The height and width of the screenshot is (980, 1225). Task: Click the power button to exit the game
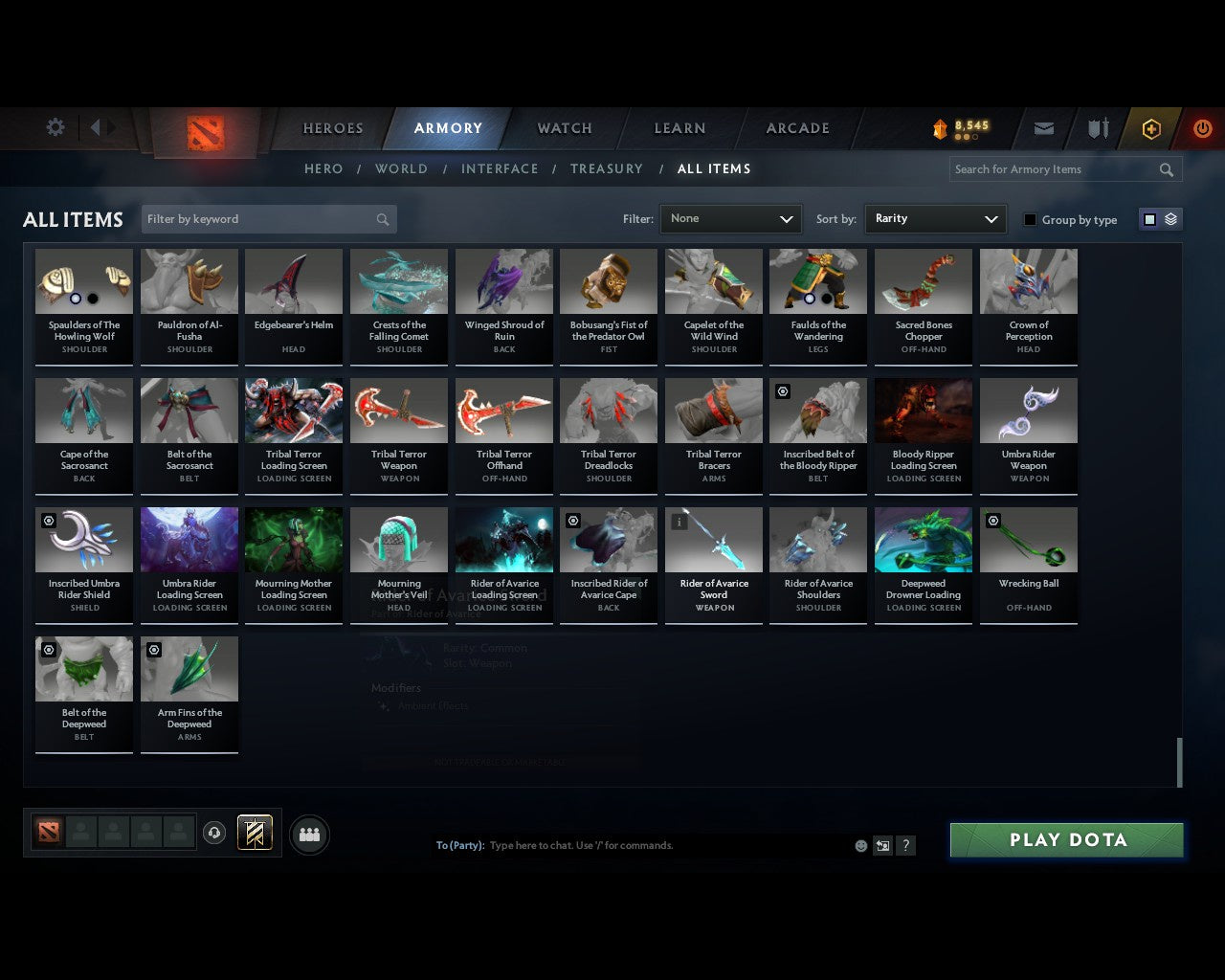1202,128
